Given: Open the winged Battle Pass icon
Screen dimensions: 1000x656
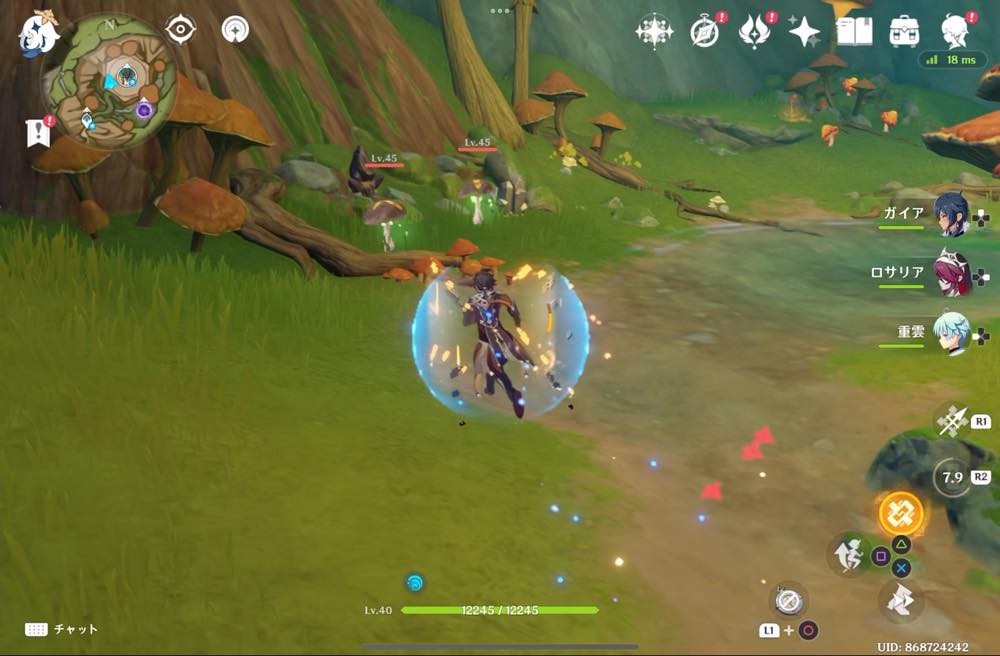Looking at the screenshot, I should tap(753, 32).
